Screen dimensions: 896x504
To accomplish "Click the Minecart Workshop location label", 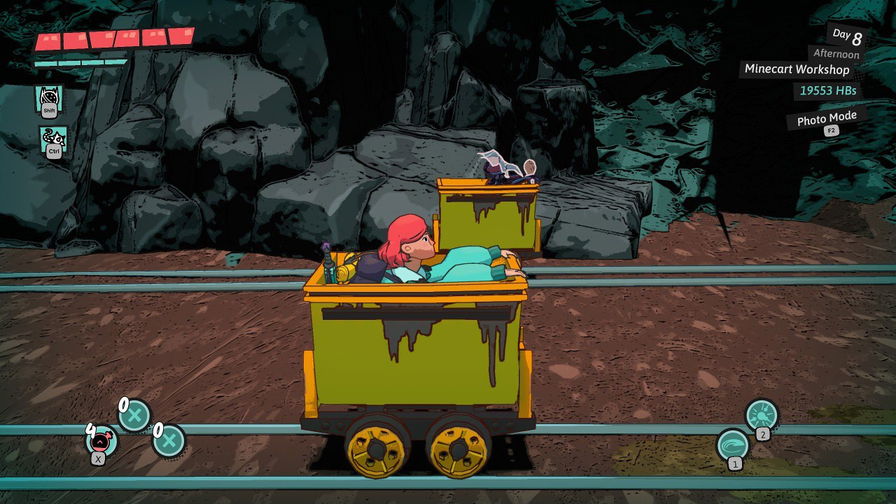I will [x=796, y=69].
